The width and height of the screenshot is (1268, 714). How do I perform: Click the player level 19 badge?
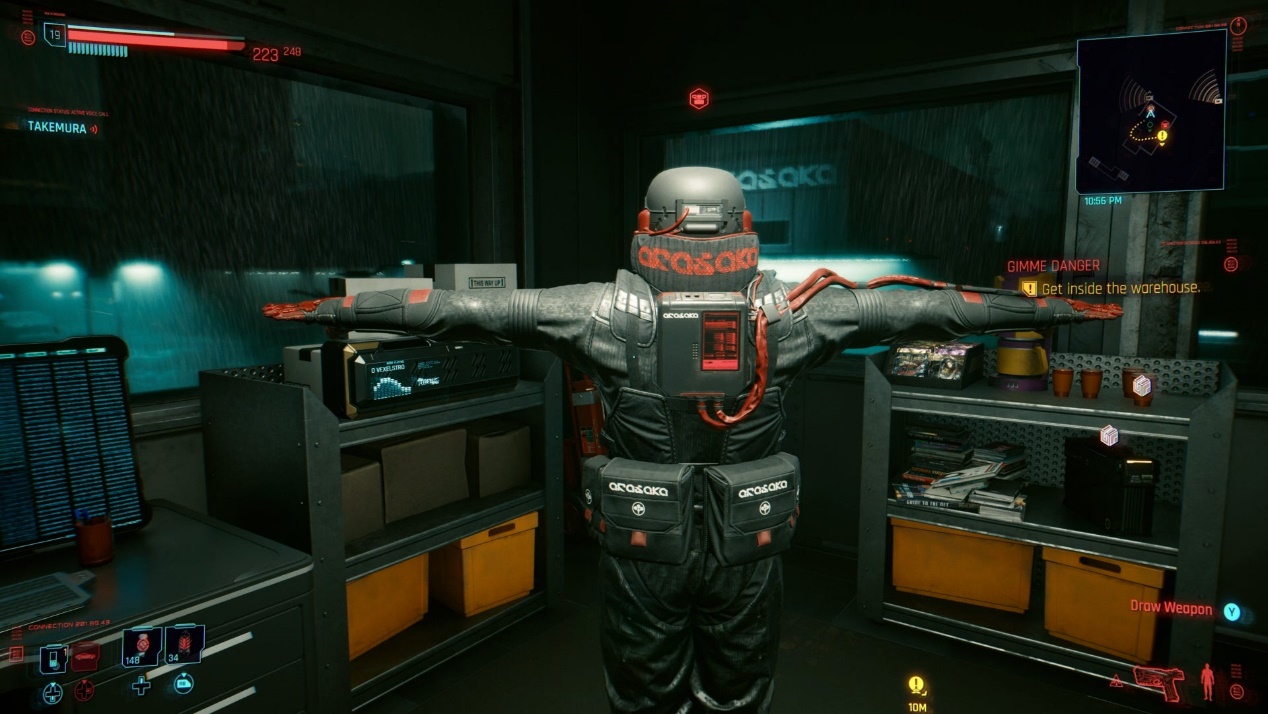[54, 35]
